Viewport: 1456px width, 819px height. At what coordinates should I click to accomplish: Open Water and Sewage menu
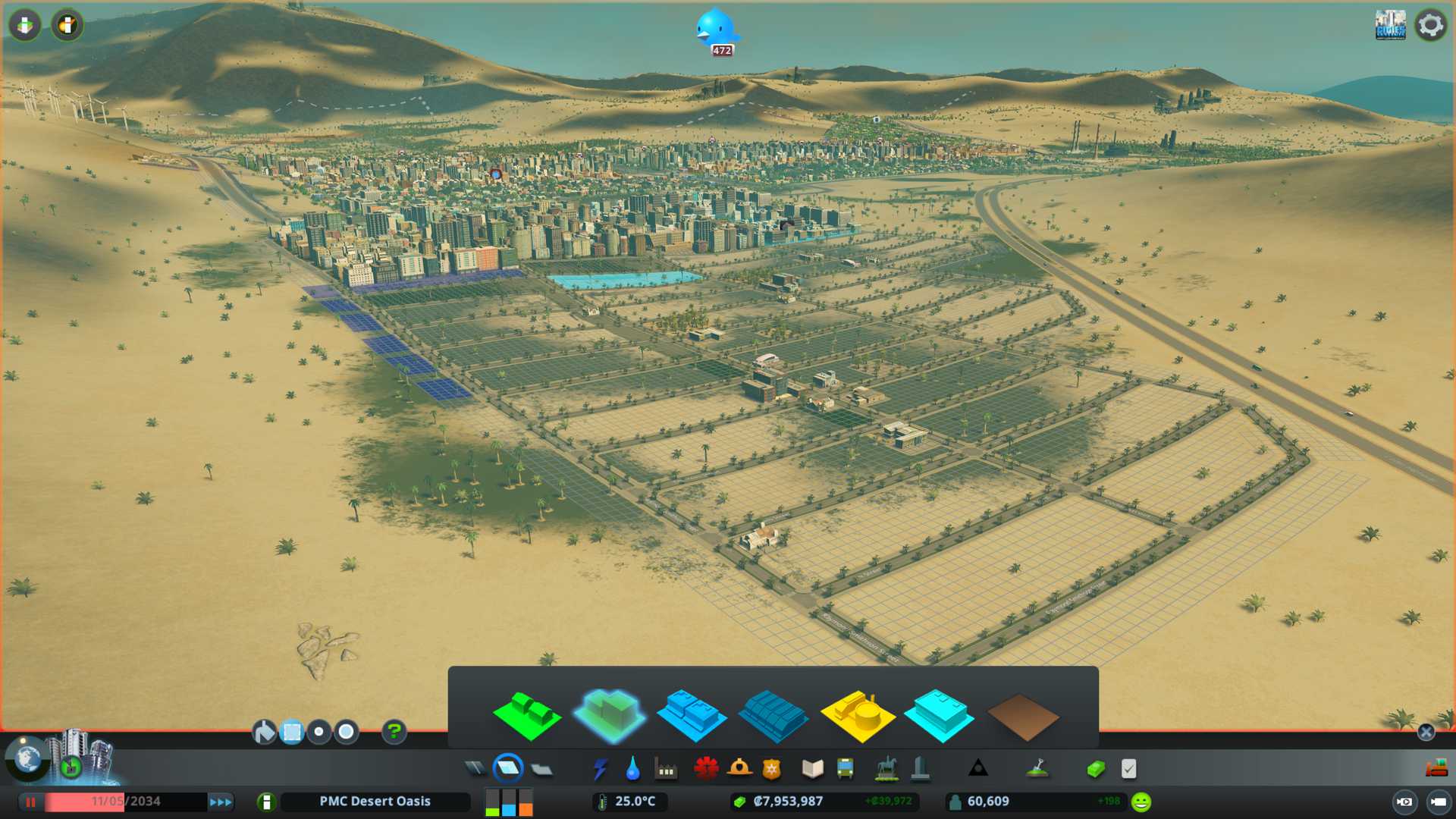pos(632,769)
